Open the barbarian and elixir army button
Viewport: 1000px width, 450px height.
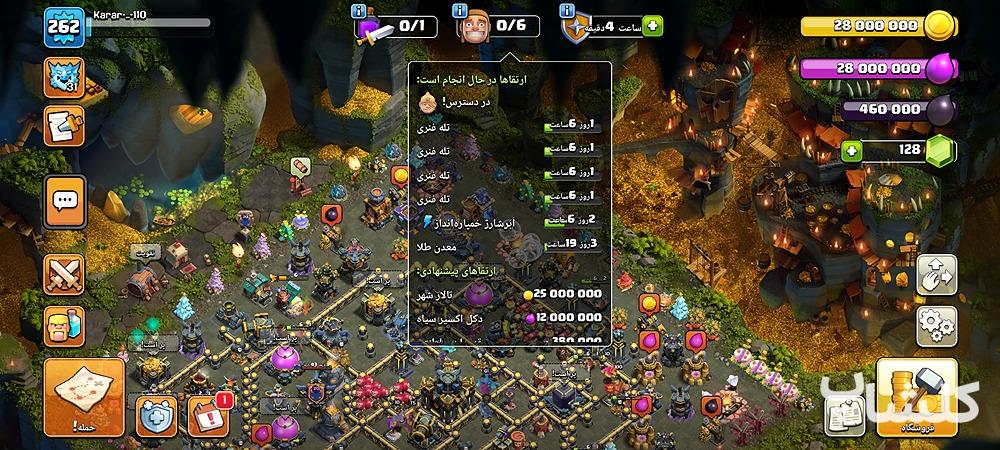pyautogui.click(x=64, y=325)
